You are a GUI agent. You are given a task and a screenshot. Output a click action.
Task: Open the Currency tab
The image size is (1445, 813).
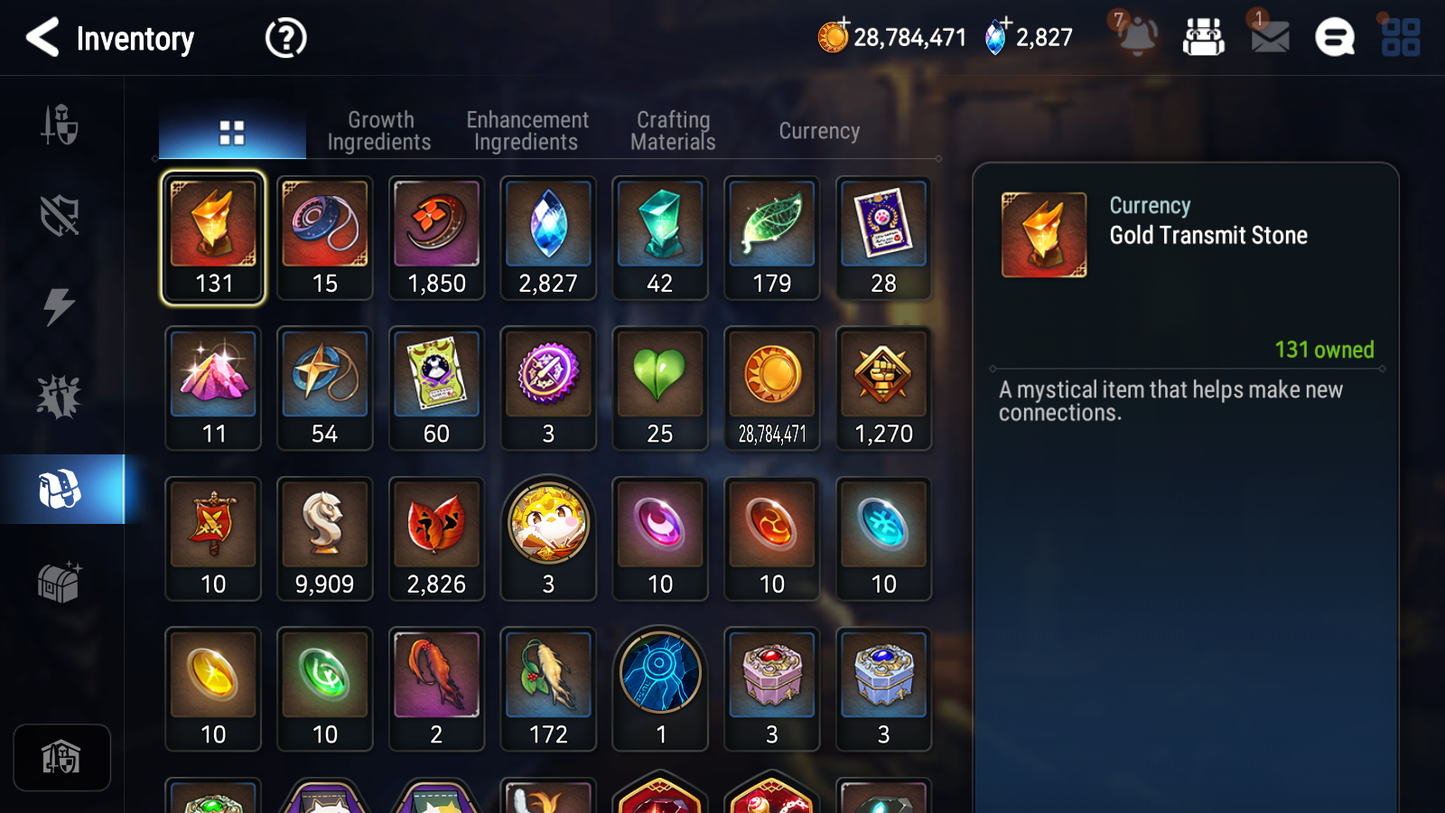click(x=818, y=130)
